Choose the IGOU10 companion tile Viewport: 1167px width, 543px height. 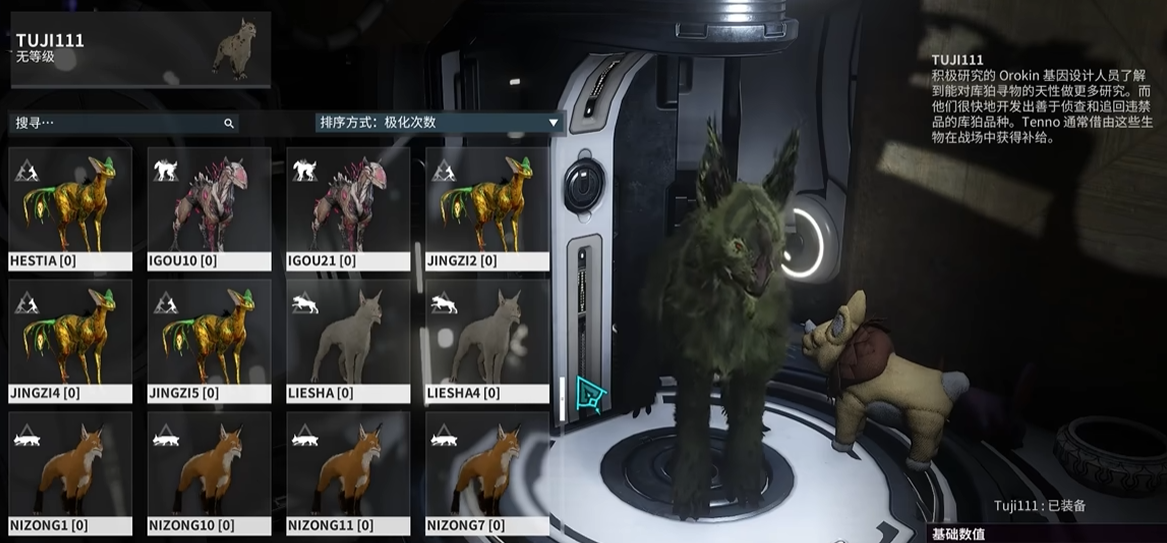click(209, 209)
